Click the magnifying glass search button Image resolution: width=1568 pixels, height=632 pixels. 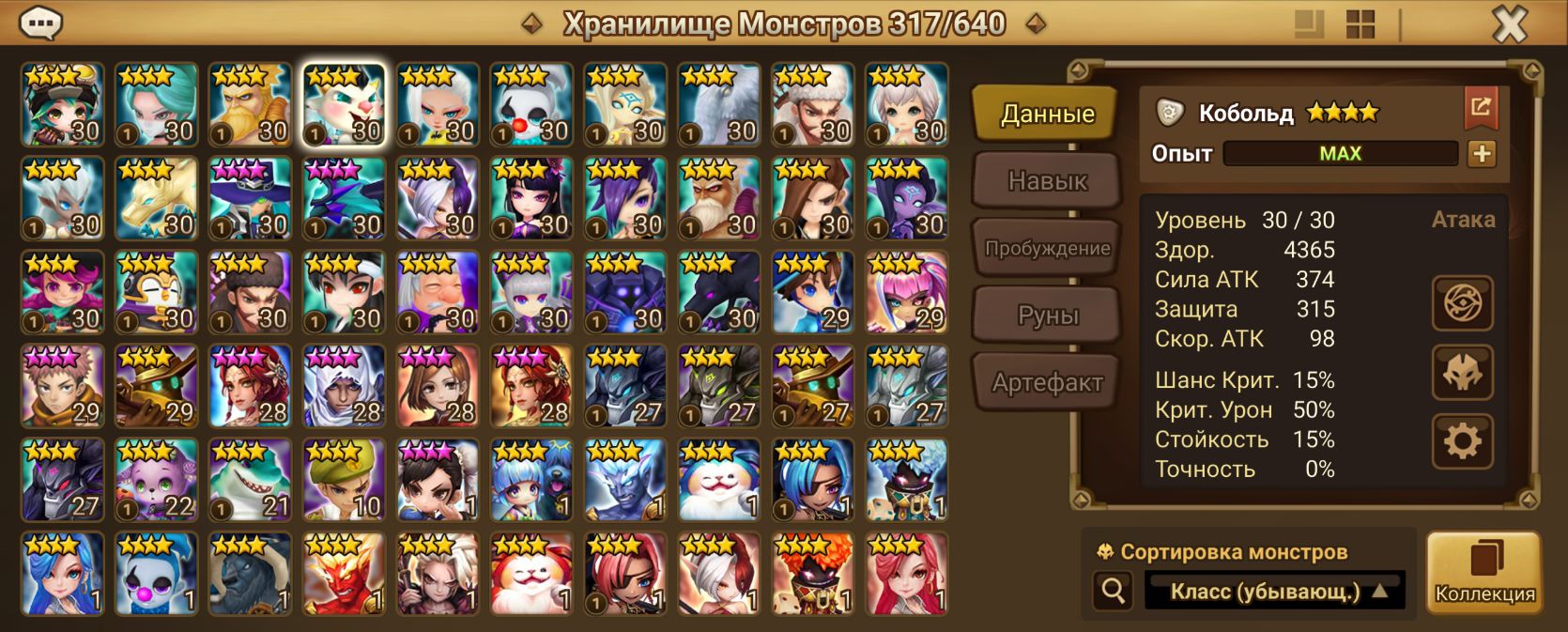coord(1114,592)
